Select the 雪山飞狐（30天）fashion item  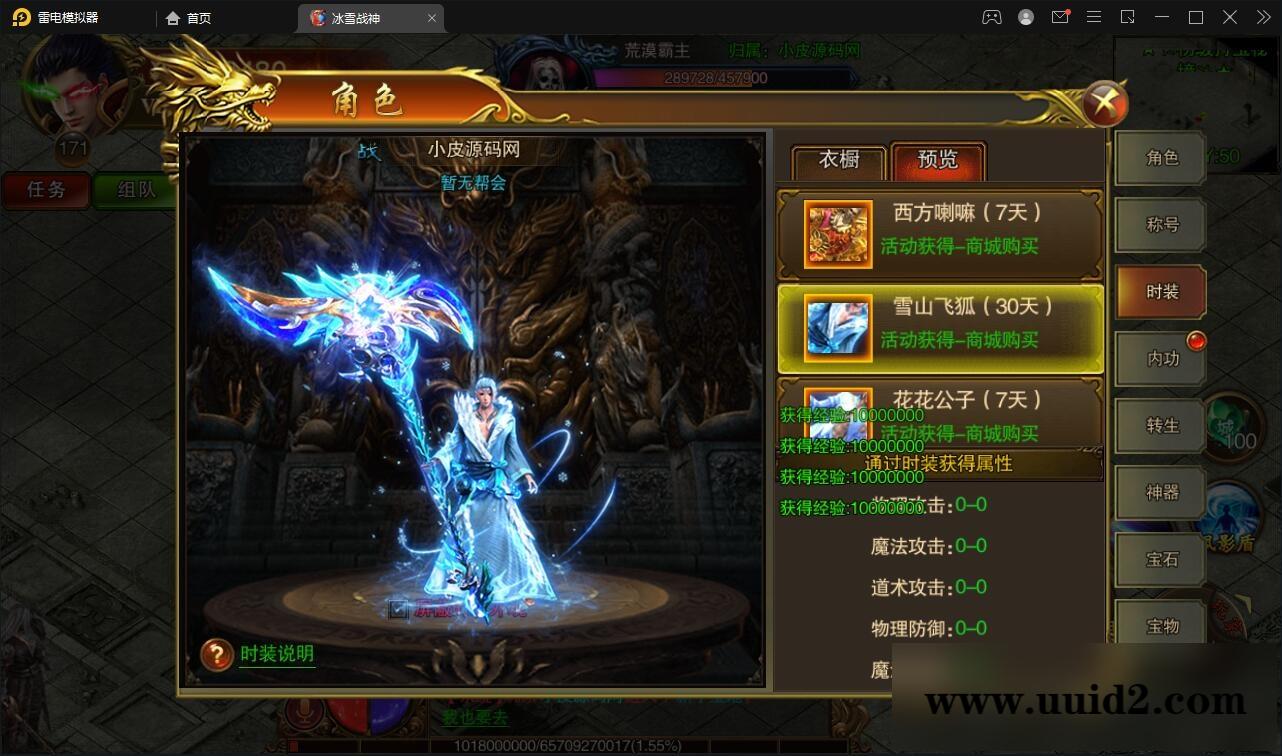[x=940, y=324]
